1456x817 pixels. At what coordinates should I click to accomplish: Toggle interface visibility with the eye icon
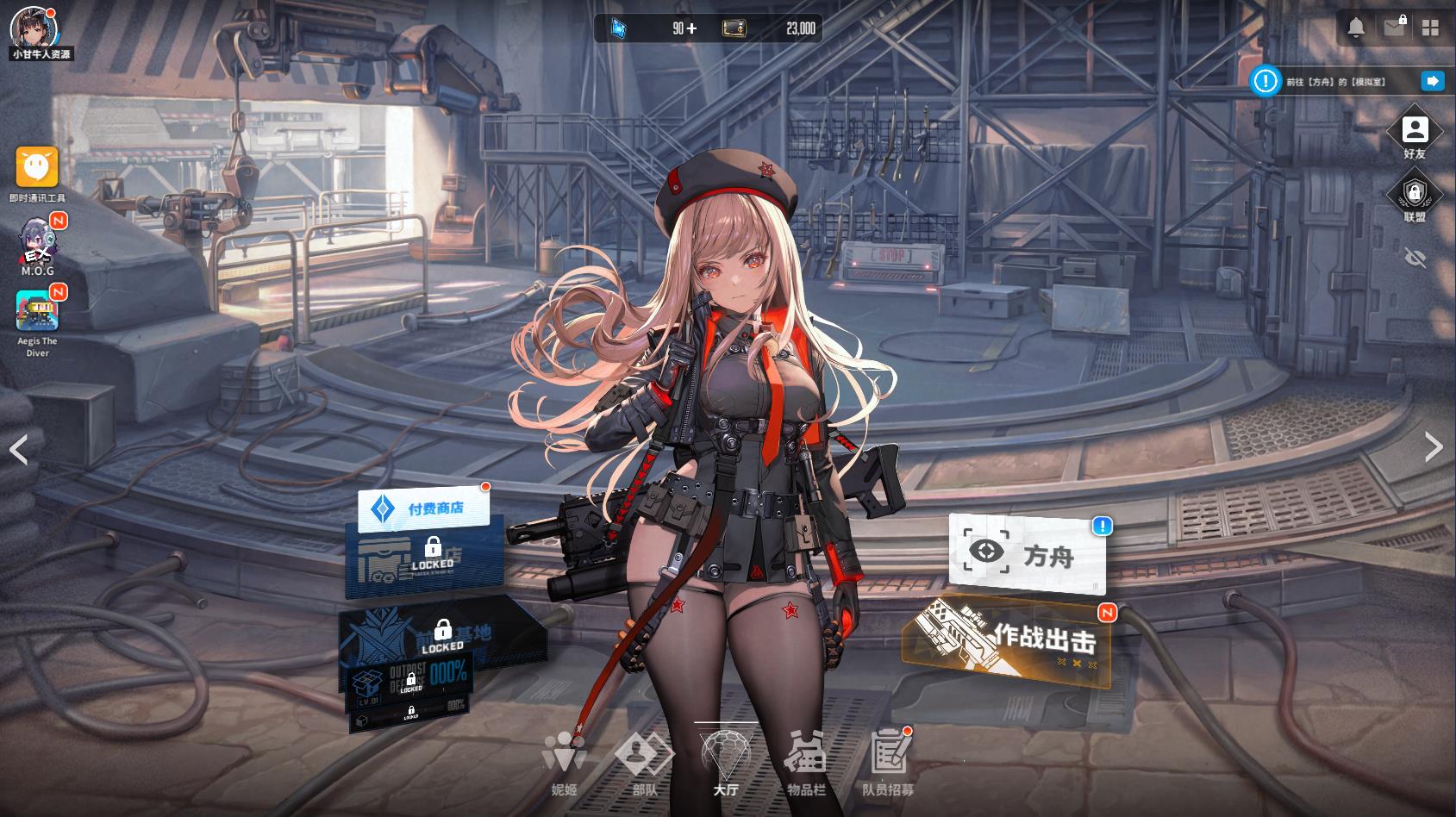[1415, 258]
